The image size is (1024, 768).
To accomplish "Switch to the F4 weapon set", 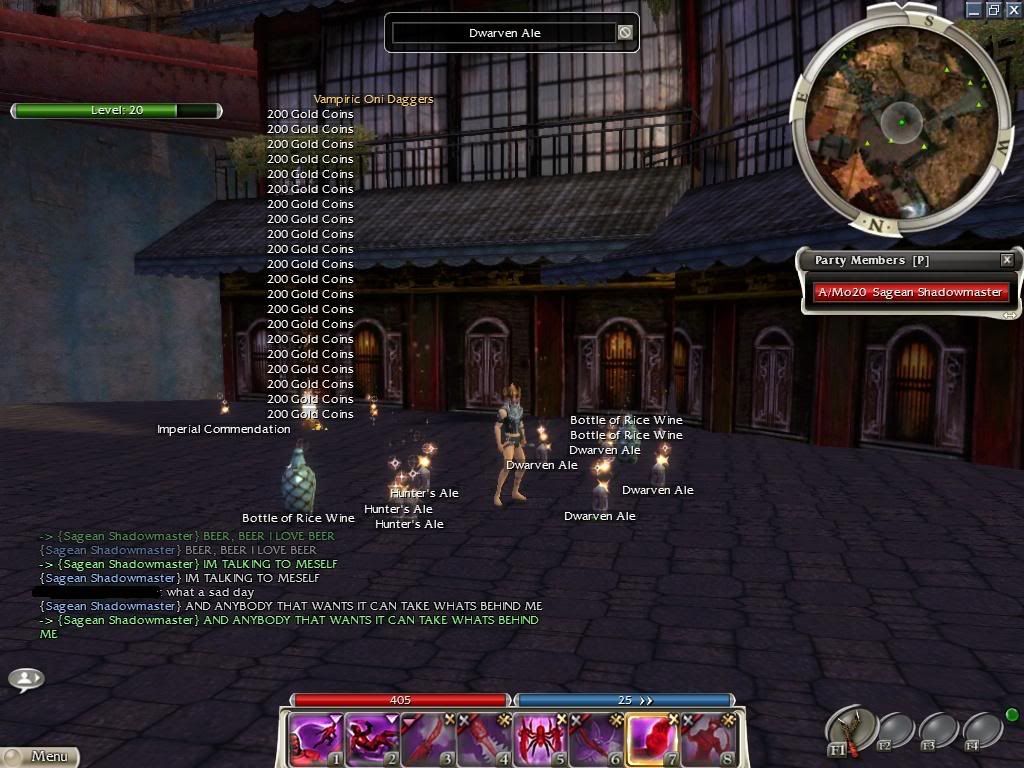I will point(983,731).
